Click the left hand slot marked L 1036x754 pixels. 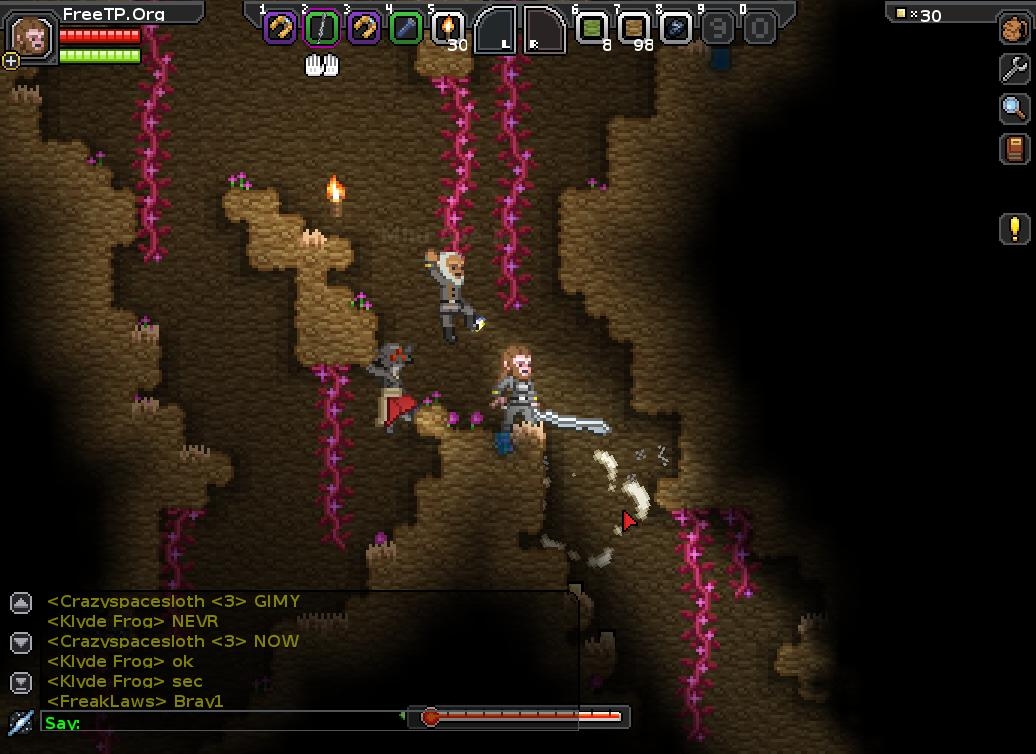click(496, 29)
